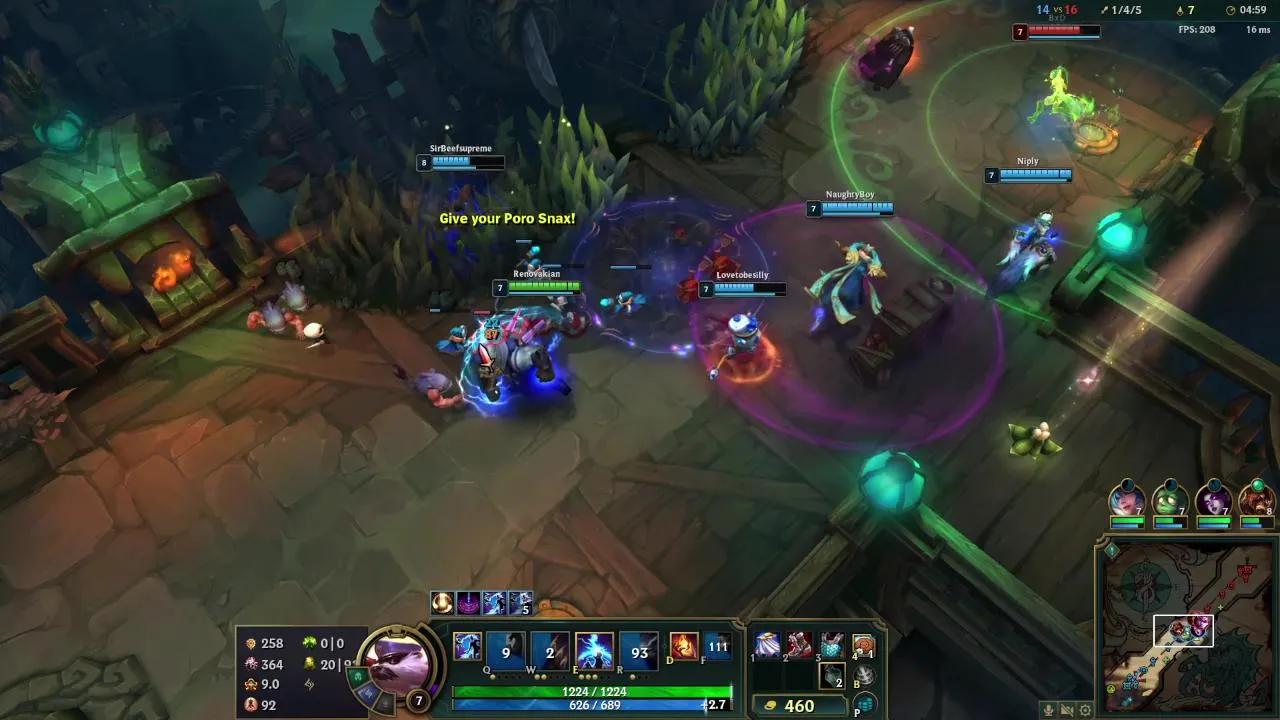Viewport: 1280px width, 720px height.
Task: Click the buff icon showing 5 stacks
Action: click(518, 602)
